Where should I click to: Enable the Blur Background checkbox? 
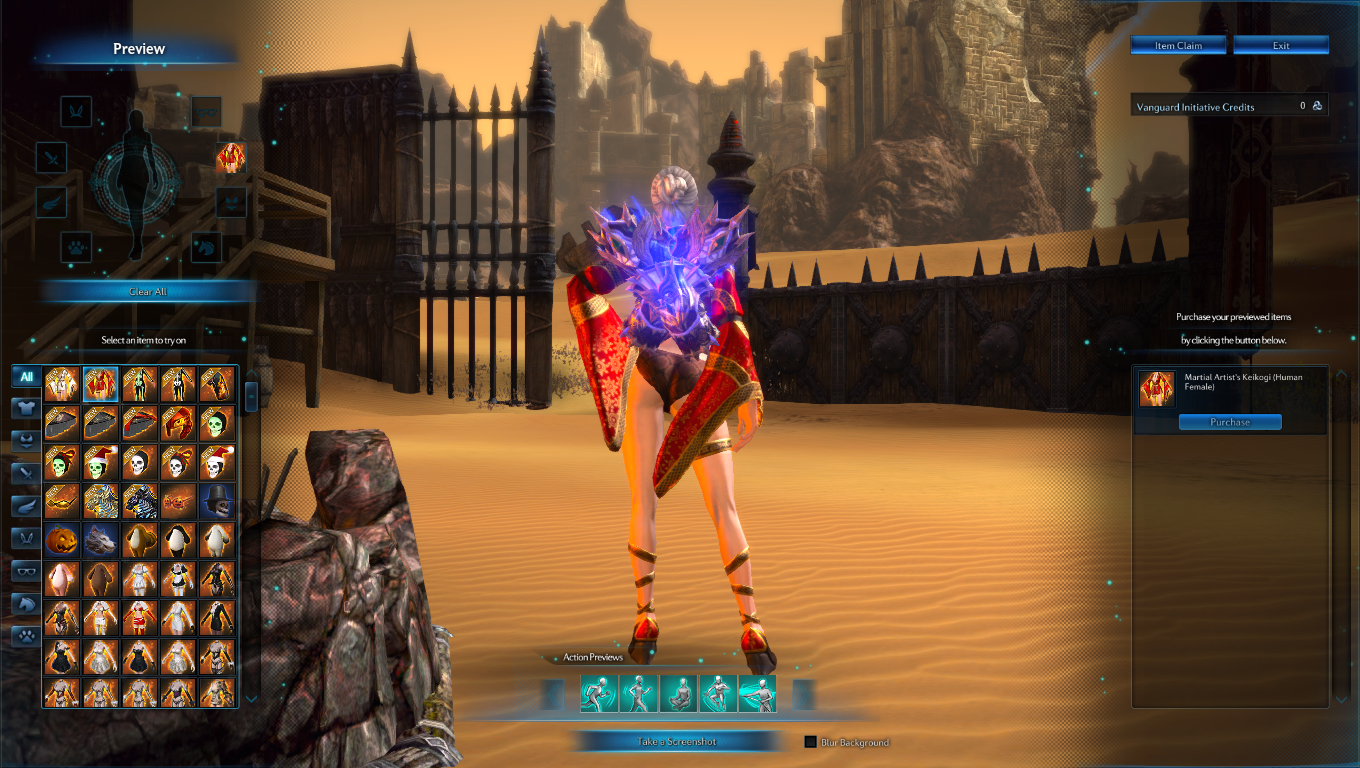tap(811, 742)
